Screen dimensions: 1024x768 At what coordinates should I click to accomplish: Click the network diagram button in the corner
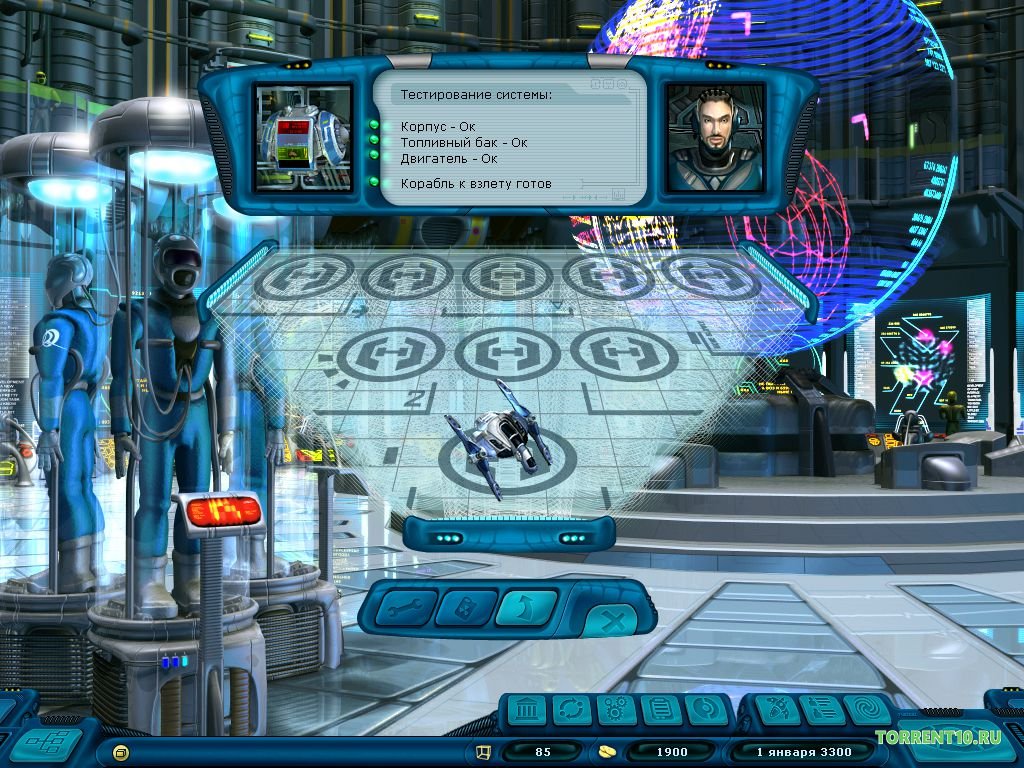coord(45,743)
